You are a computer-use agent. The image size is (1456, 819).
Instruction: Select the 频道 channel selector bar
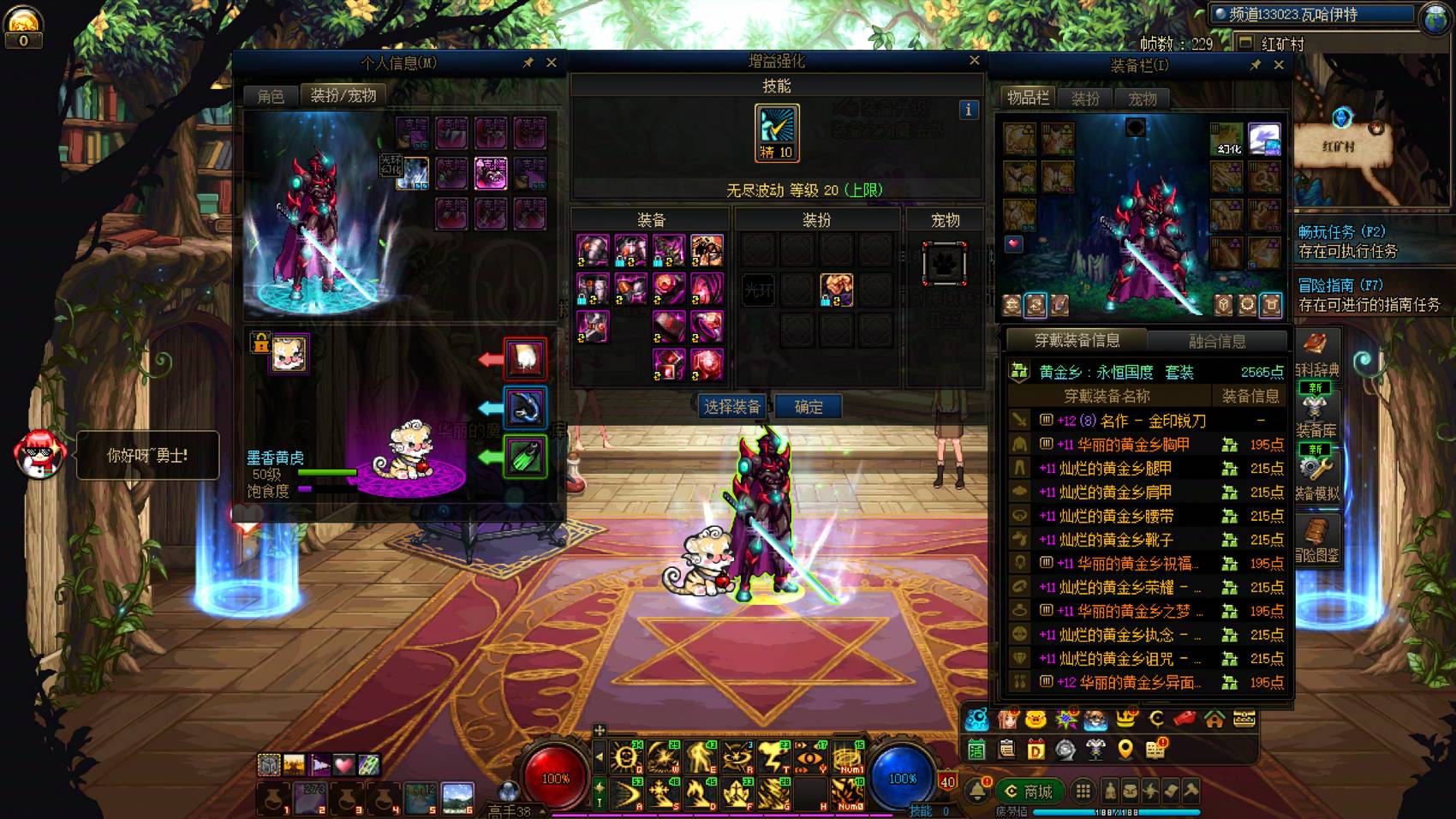pos(1312,15)
